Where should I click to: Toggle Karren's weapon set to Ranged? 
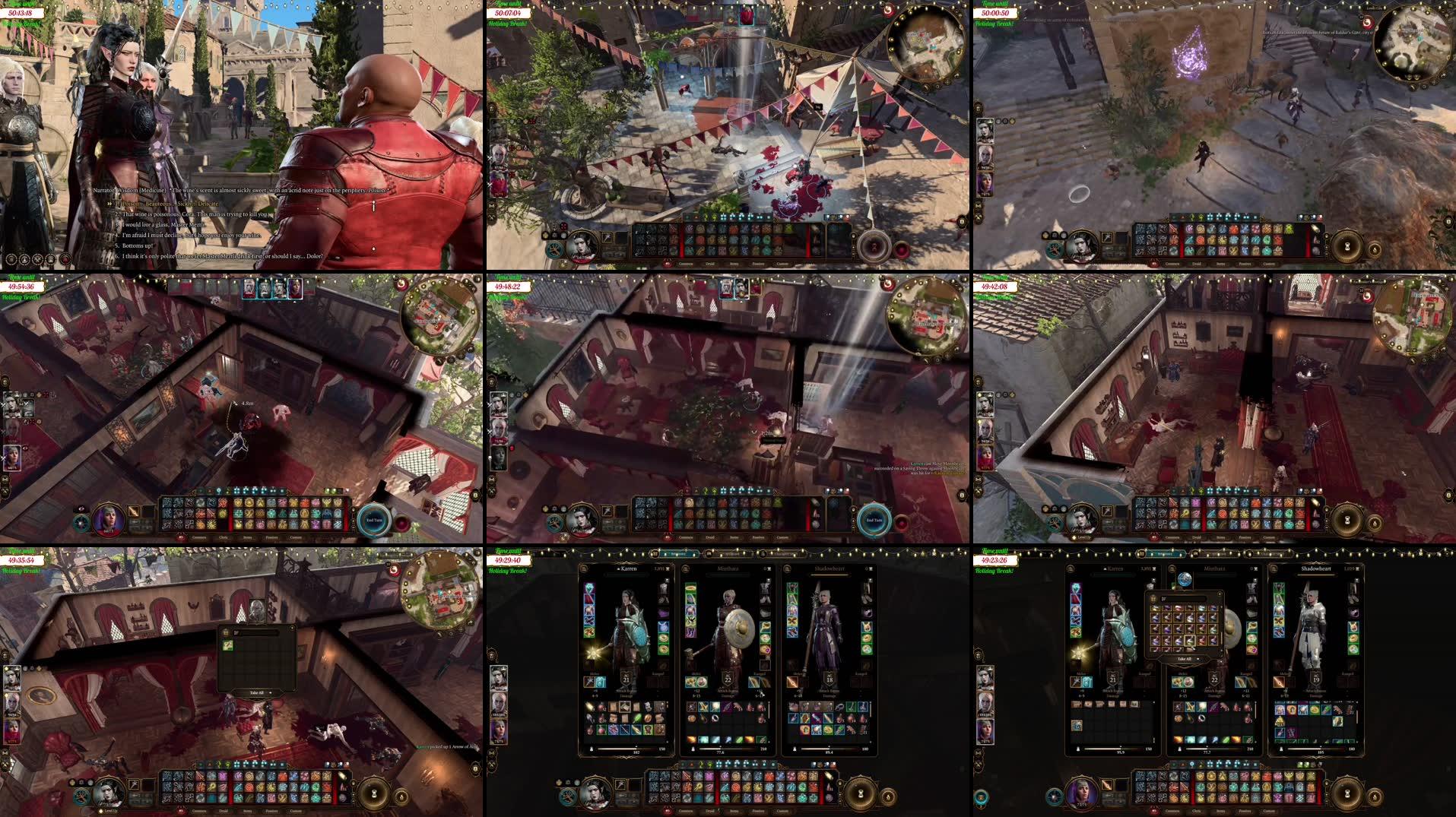(x=657, y=673)
